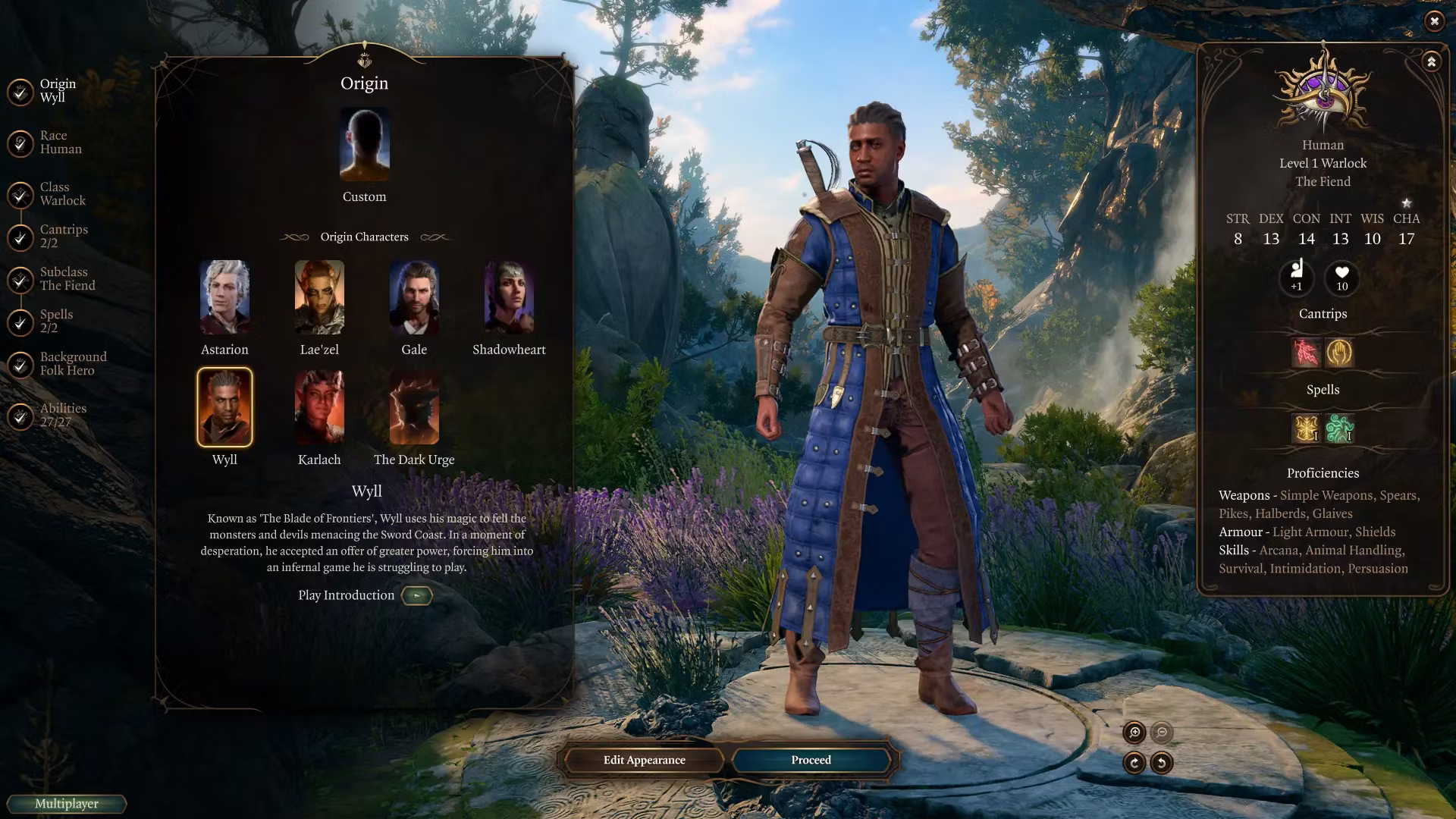Choose Shadowheart as your origin
The width and height of the screenshot is (1456, 819).
tap(509, 297)
